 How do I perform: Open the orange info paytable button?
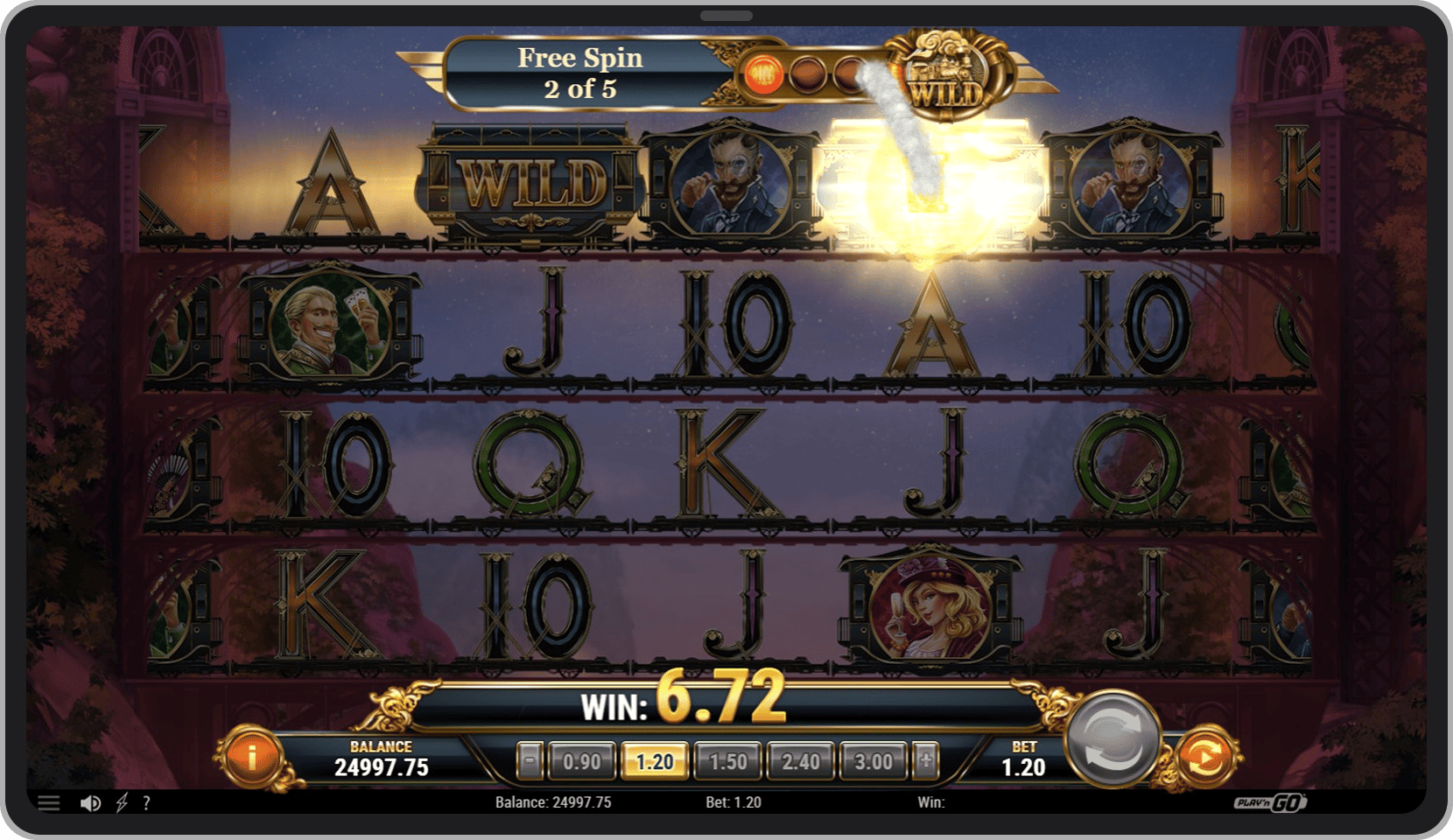pyautogui.click(x=252, y=758)
